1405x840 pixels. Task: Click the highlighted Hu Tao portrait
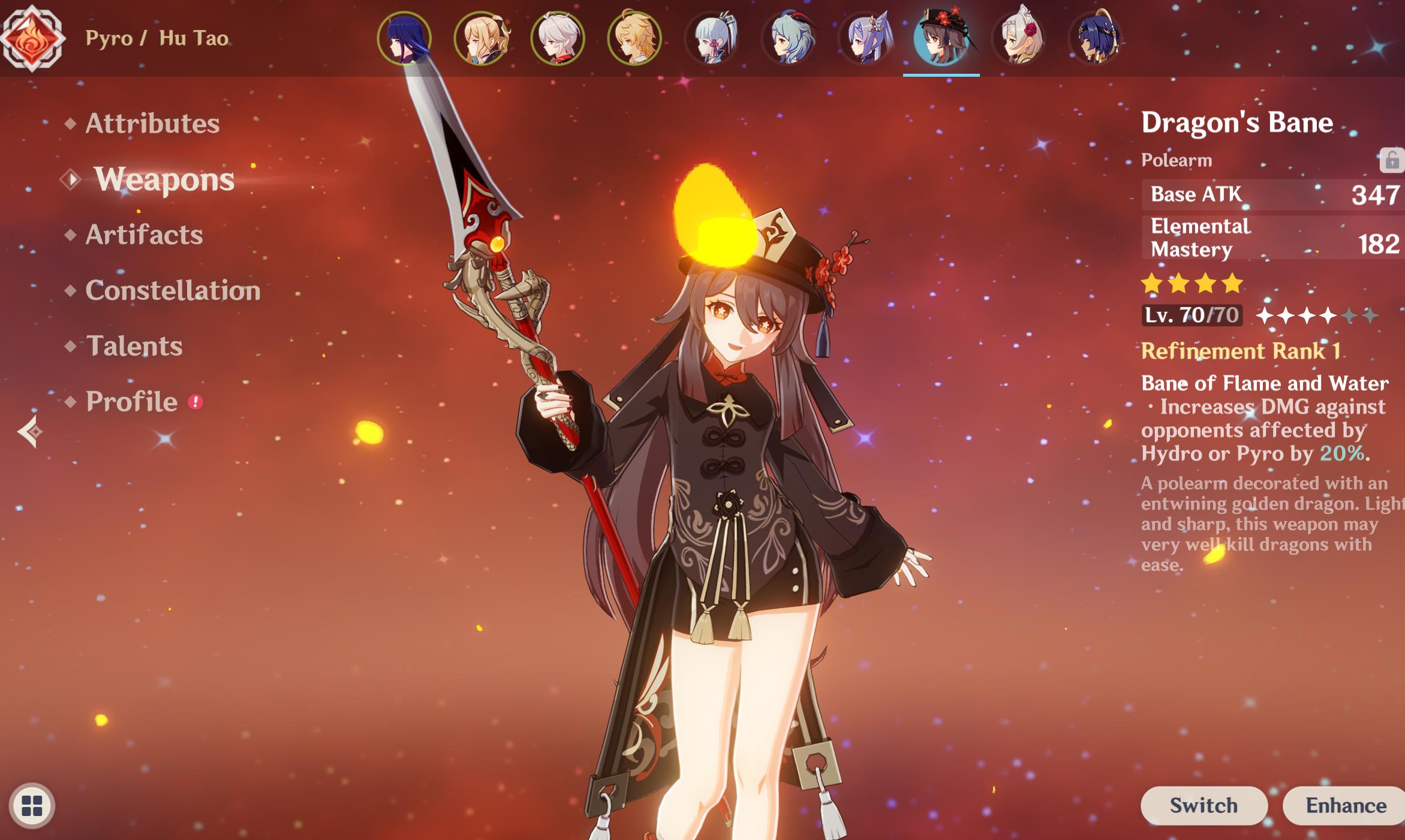pos(941,38)
